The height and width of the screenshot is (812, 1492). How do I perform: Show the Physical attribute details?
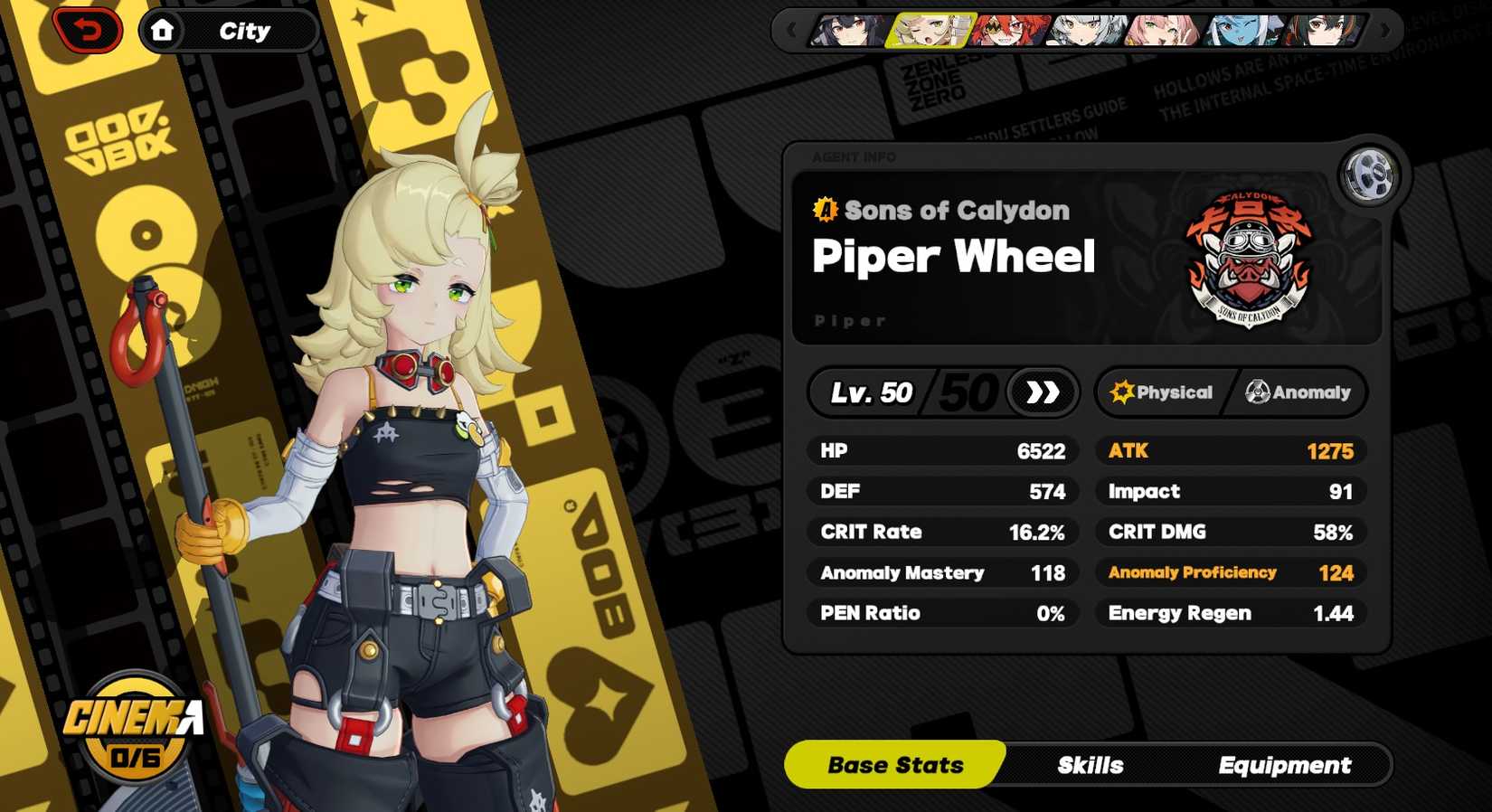1162,392
